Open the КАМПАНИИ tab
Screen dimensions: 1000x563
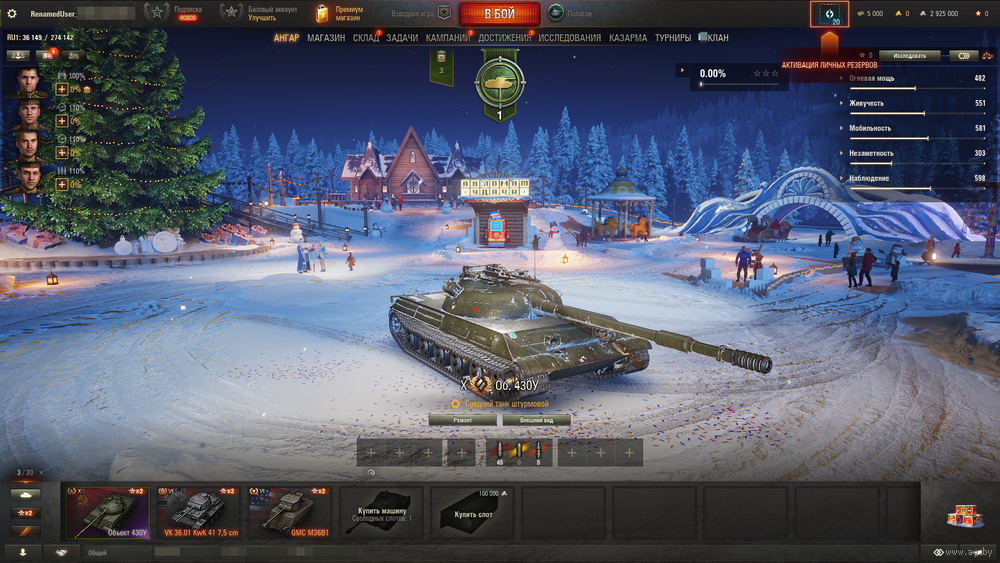click(x=448, y=38)
